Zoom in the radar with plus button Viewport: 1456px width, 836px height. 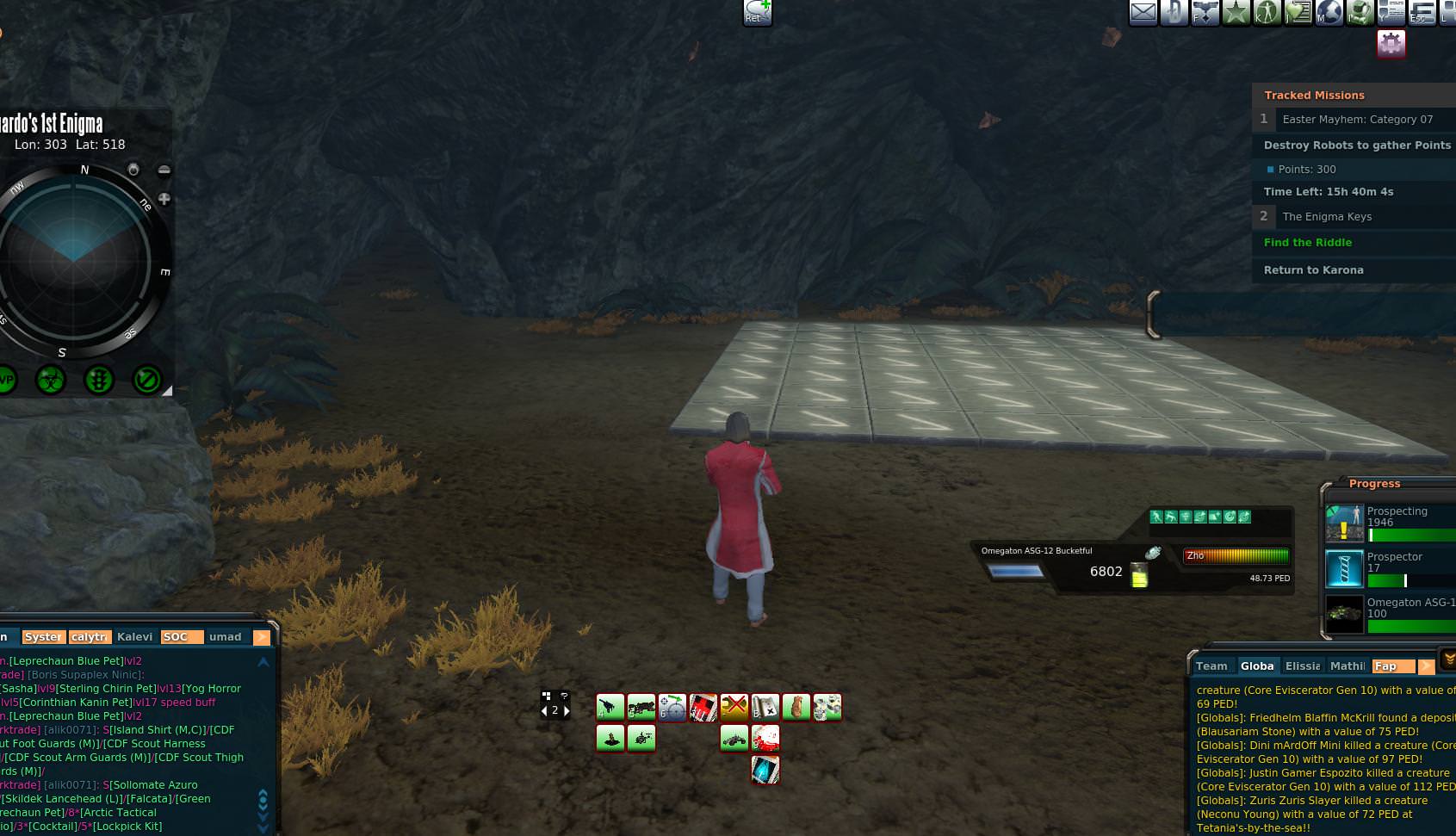[x=164, y=199]
